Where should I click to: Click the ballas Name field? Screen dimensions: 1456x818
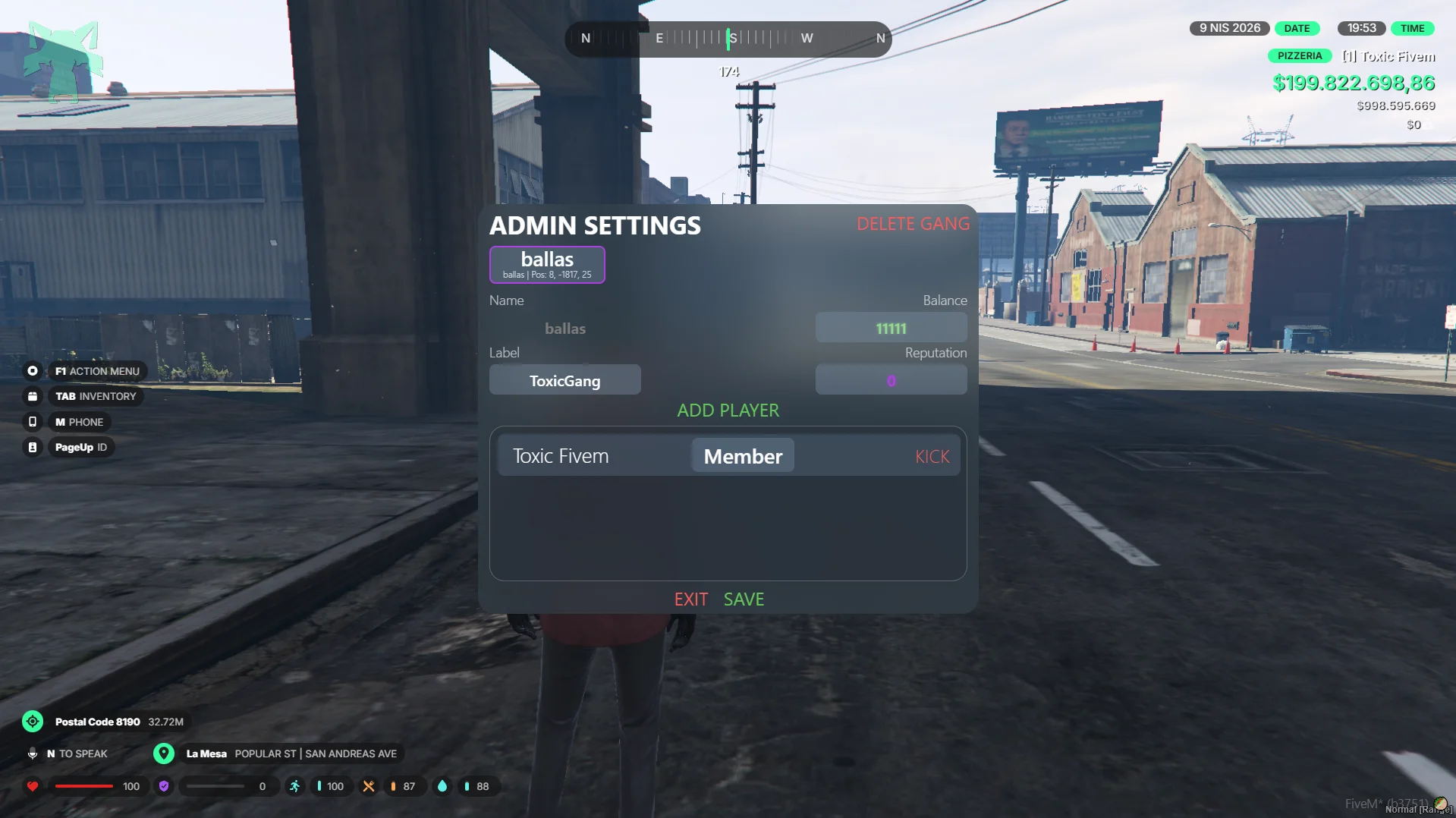[x=565, y=329]
